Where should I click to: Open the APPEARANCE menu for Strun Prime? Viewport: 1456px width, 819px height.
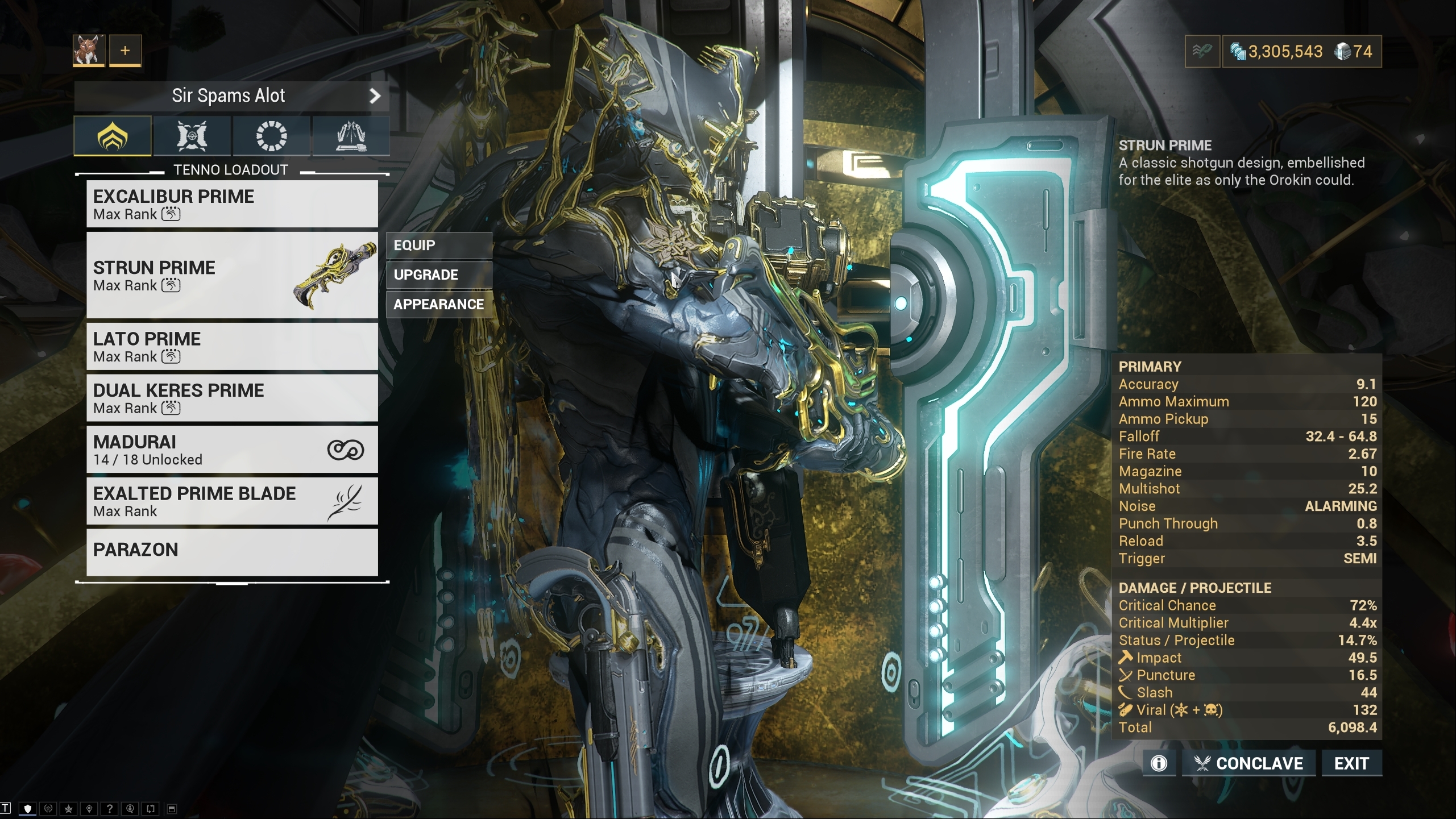(x=438, y=304)
